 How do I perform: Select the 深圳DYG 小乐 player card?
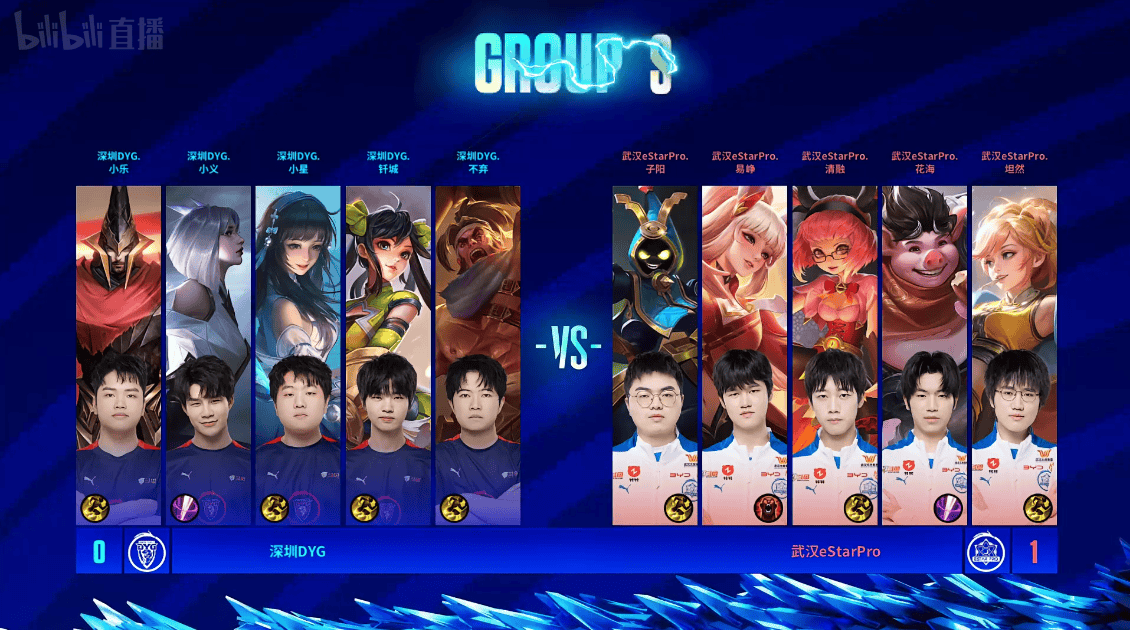click(x=118, y=355)
